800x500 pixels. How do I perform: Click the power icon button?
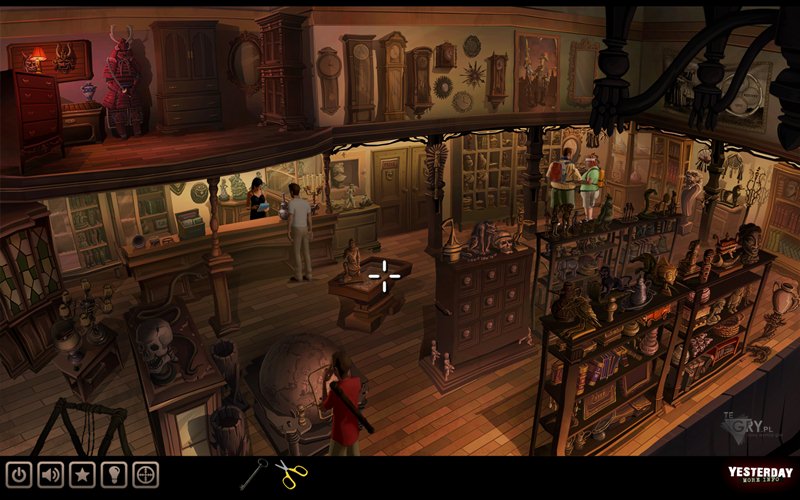tap(19, 474)
